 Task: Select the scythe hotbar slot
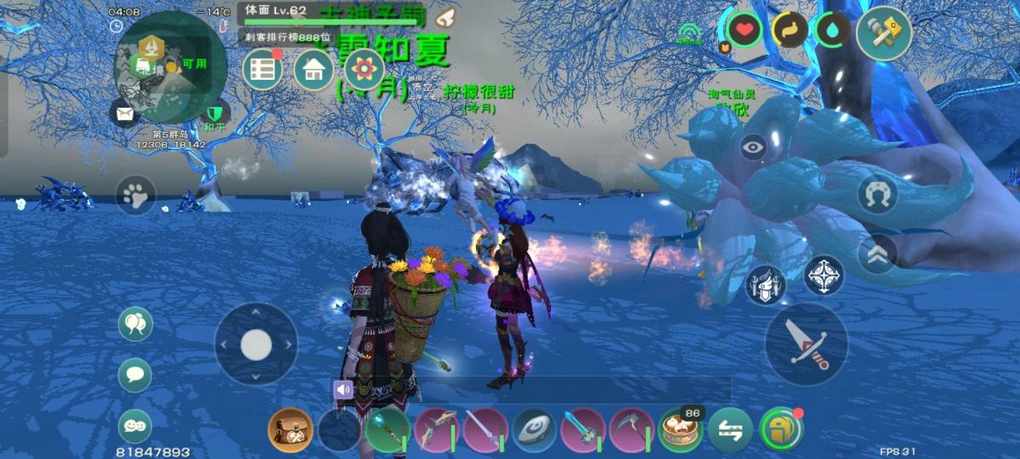pyautogui.click(x=632, y=431)
